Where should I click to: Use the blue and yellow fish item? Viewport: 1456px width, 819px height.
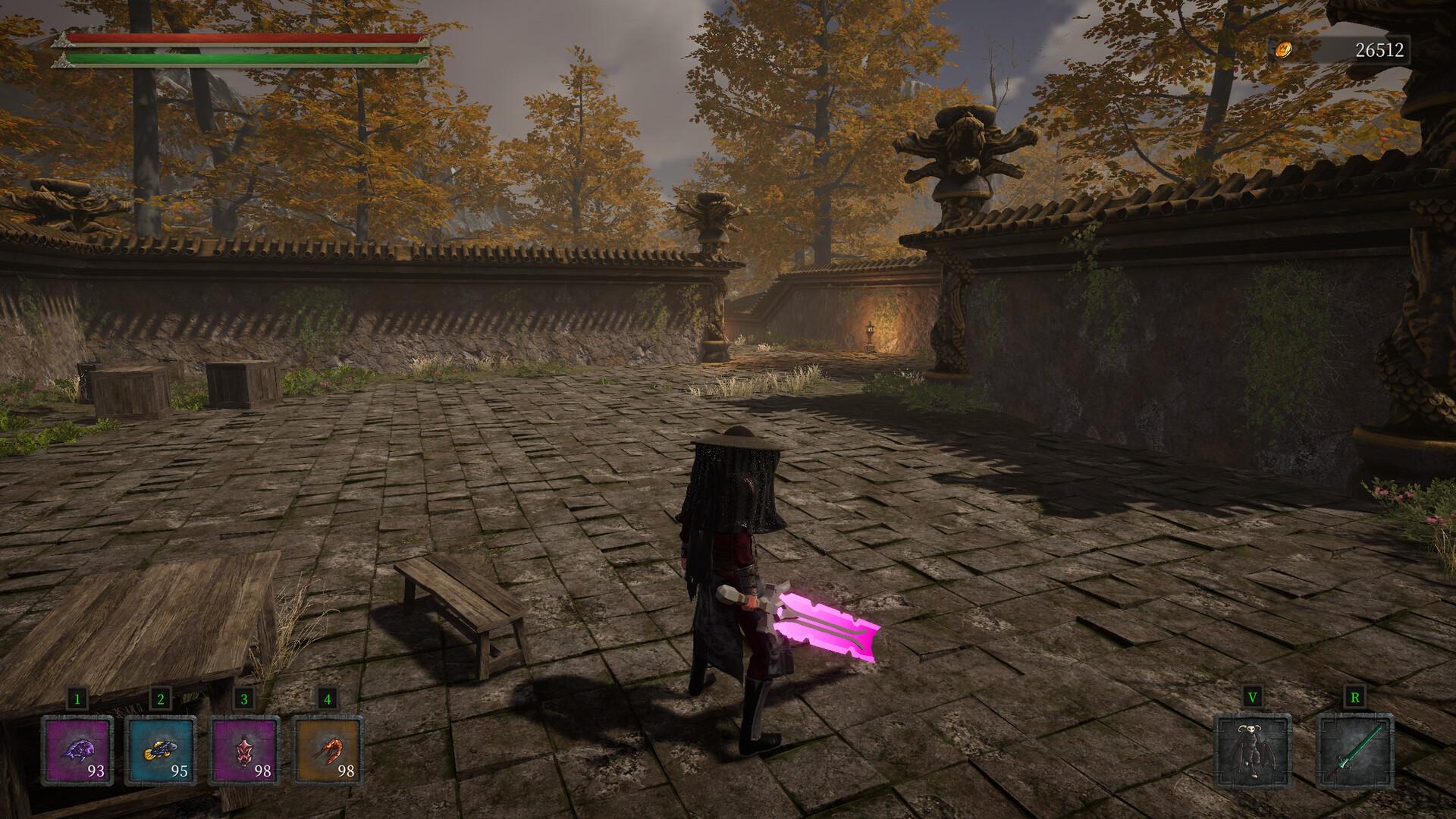point(160,751)
